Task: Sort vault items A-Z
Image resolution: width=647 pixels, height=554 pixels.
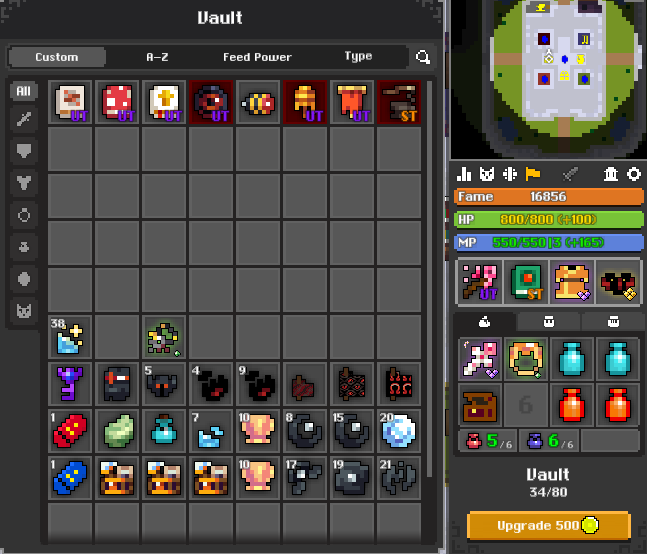Action: pos(157,57)
